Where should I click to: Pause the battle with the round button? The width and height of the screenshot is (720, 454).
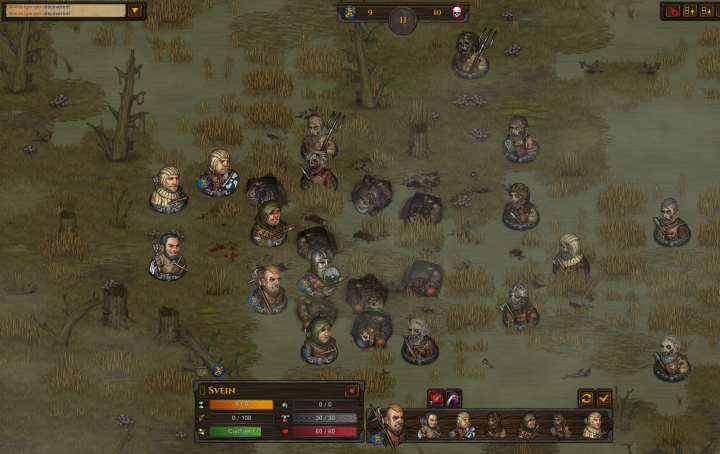(x=402, y=19)
